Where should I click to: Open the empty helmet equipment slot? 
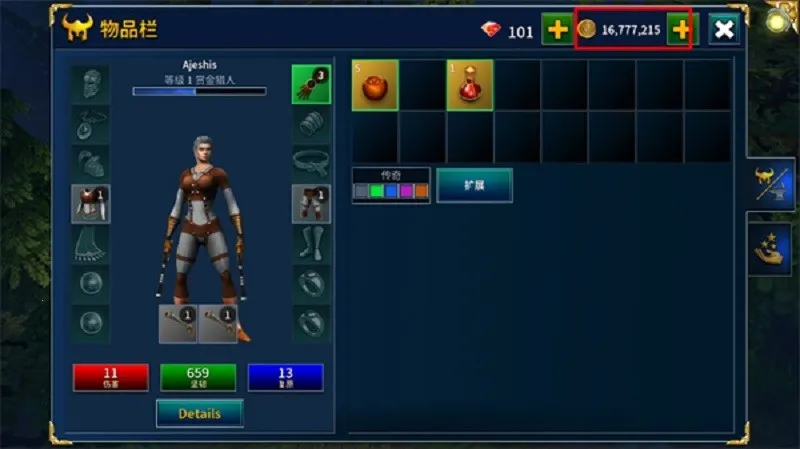(90, 84)
